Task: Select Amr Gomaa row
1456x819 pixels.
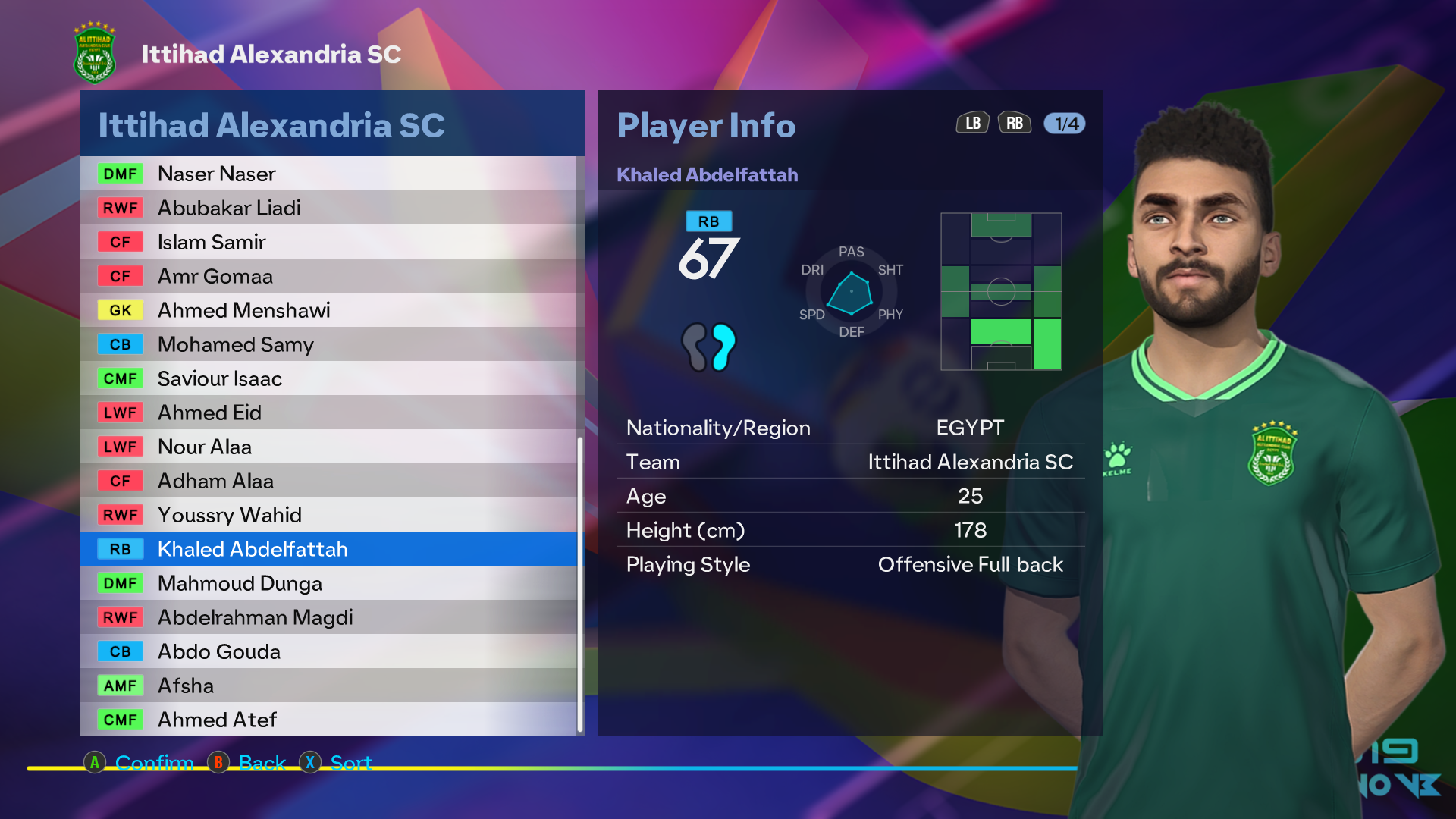Action: pos(328,276)
